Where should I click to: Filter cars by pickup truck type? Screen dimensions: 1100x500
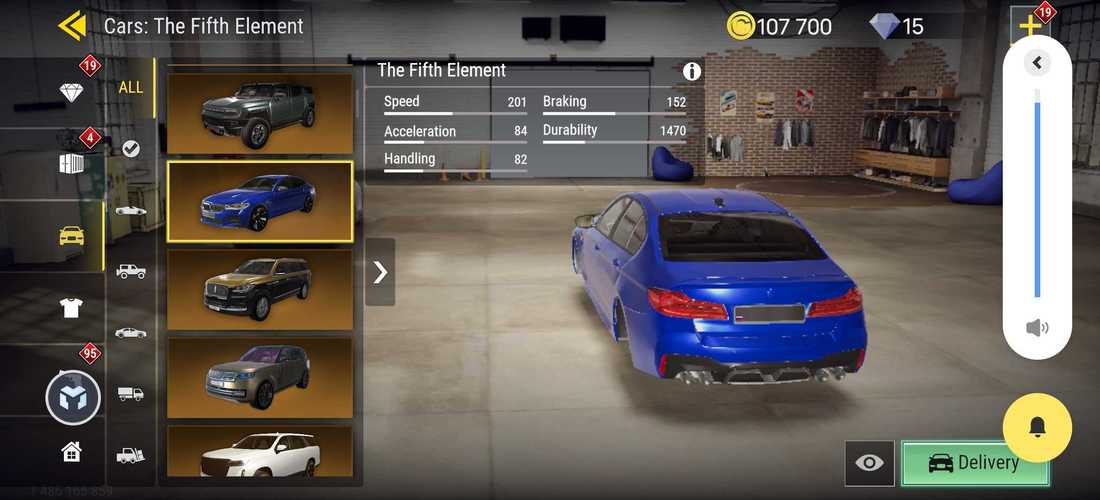click(x=131, y=271)
